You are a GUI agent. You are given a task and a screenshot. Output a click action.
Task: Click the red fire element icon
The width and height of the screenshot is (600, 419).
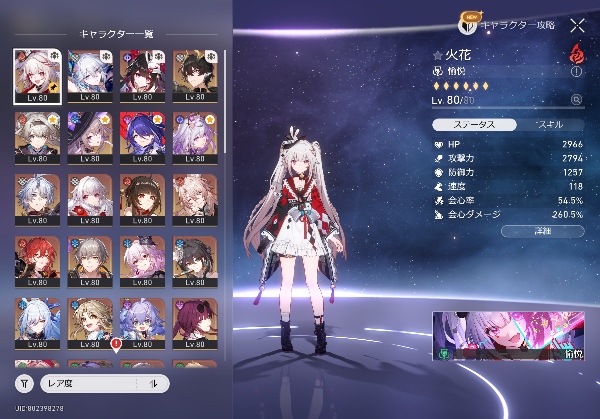[x=576, y=53]
